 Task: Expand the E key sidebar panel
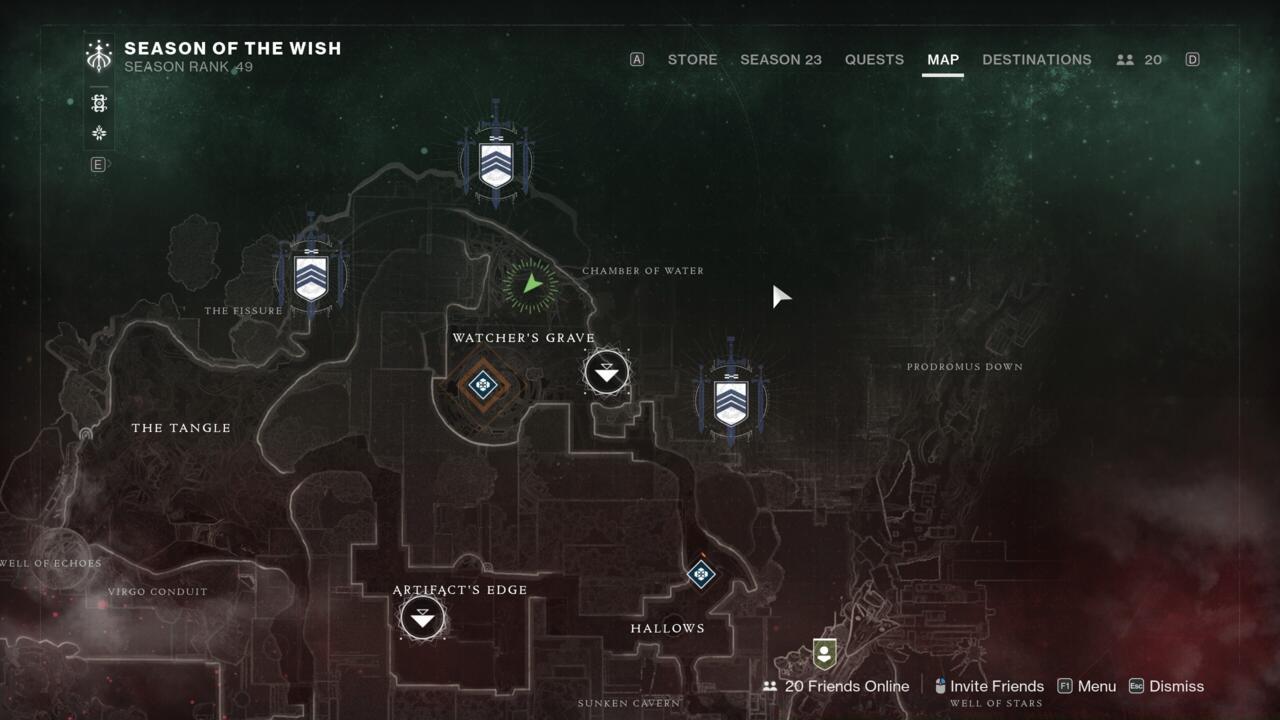97,164
